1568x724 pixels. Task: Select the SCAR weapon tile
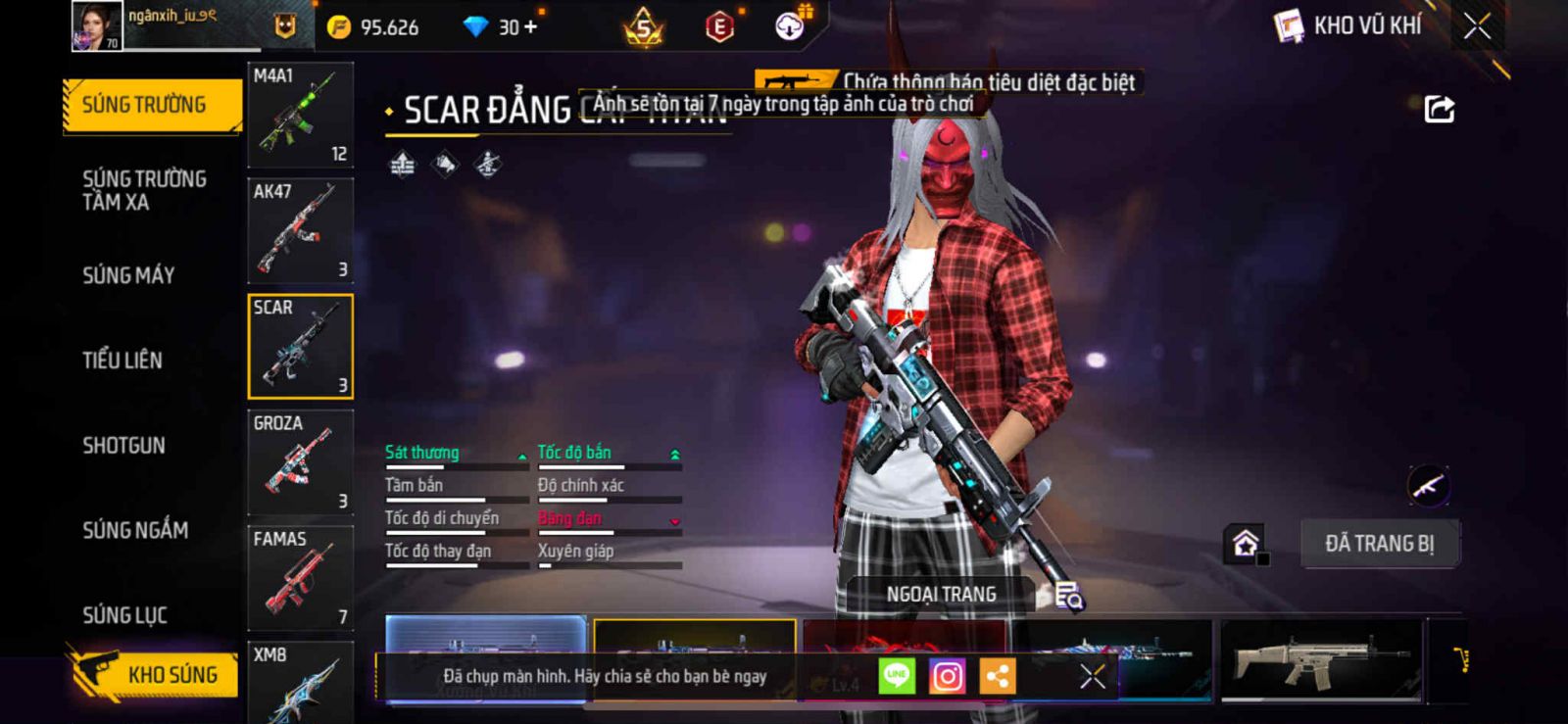pyautogui.click(x=300, y=347)
